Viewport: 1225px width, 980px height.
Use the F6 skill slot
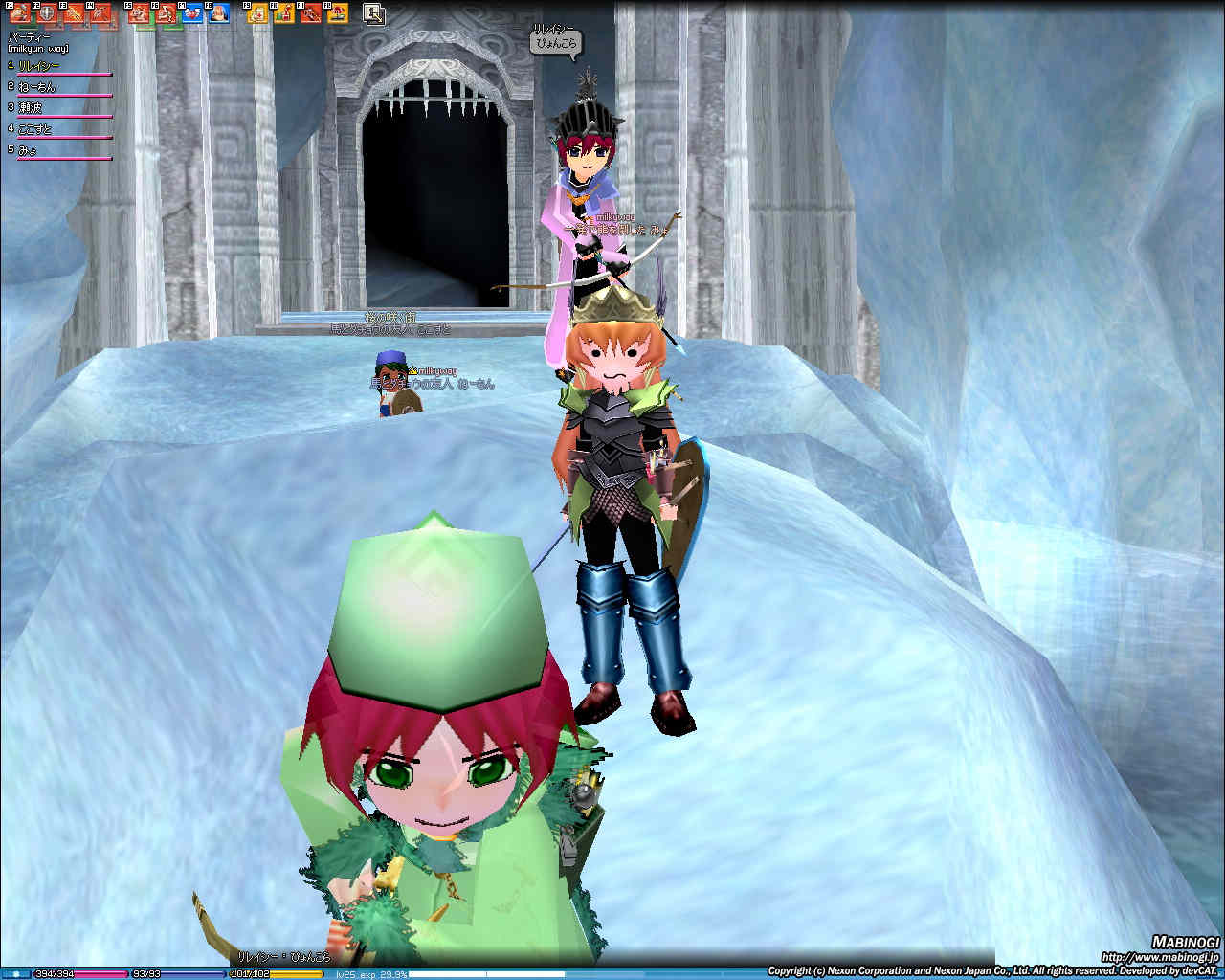[x=166, y=13]
